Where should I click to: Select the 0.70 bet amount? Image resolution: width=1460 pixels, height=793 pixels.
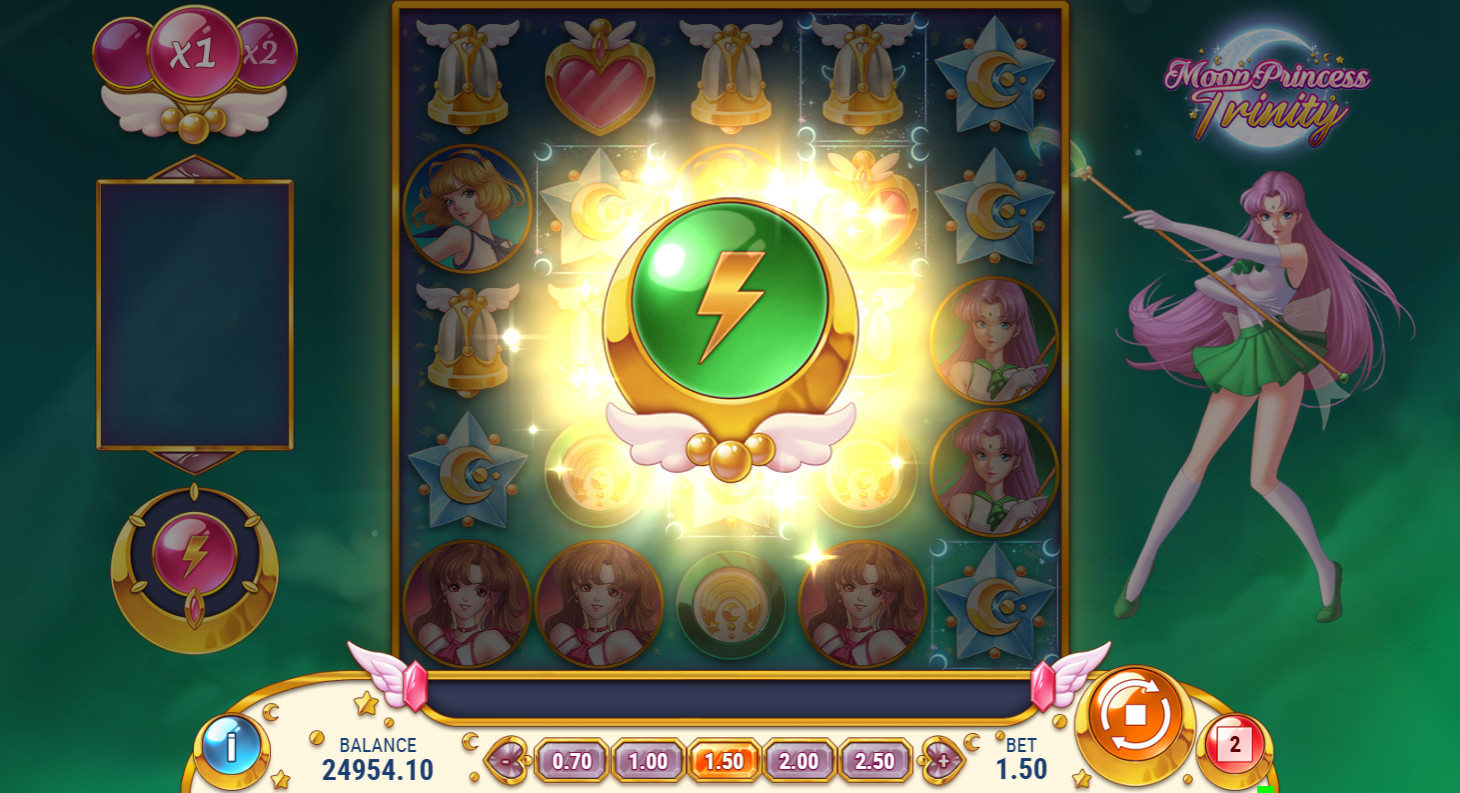point(572,761)
